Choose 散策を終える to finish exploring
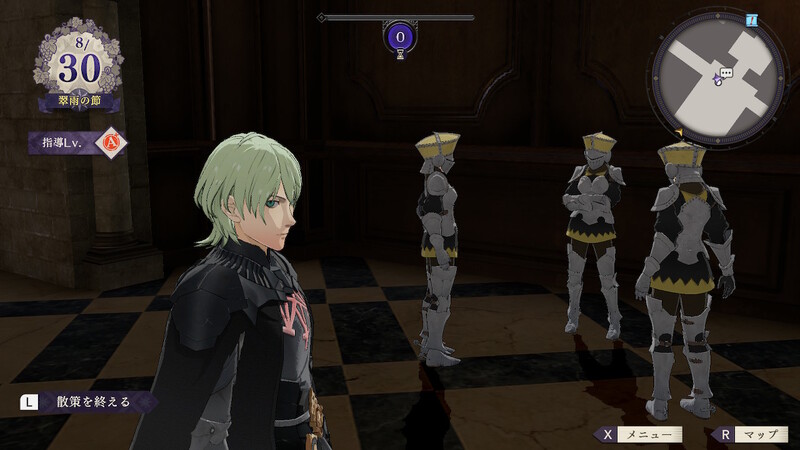800x450 pixels. tap(88, 402)
